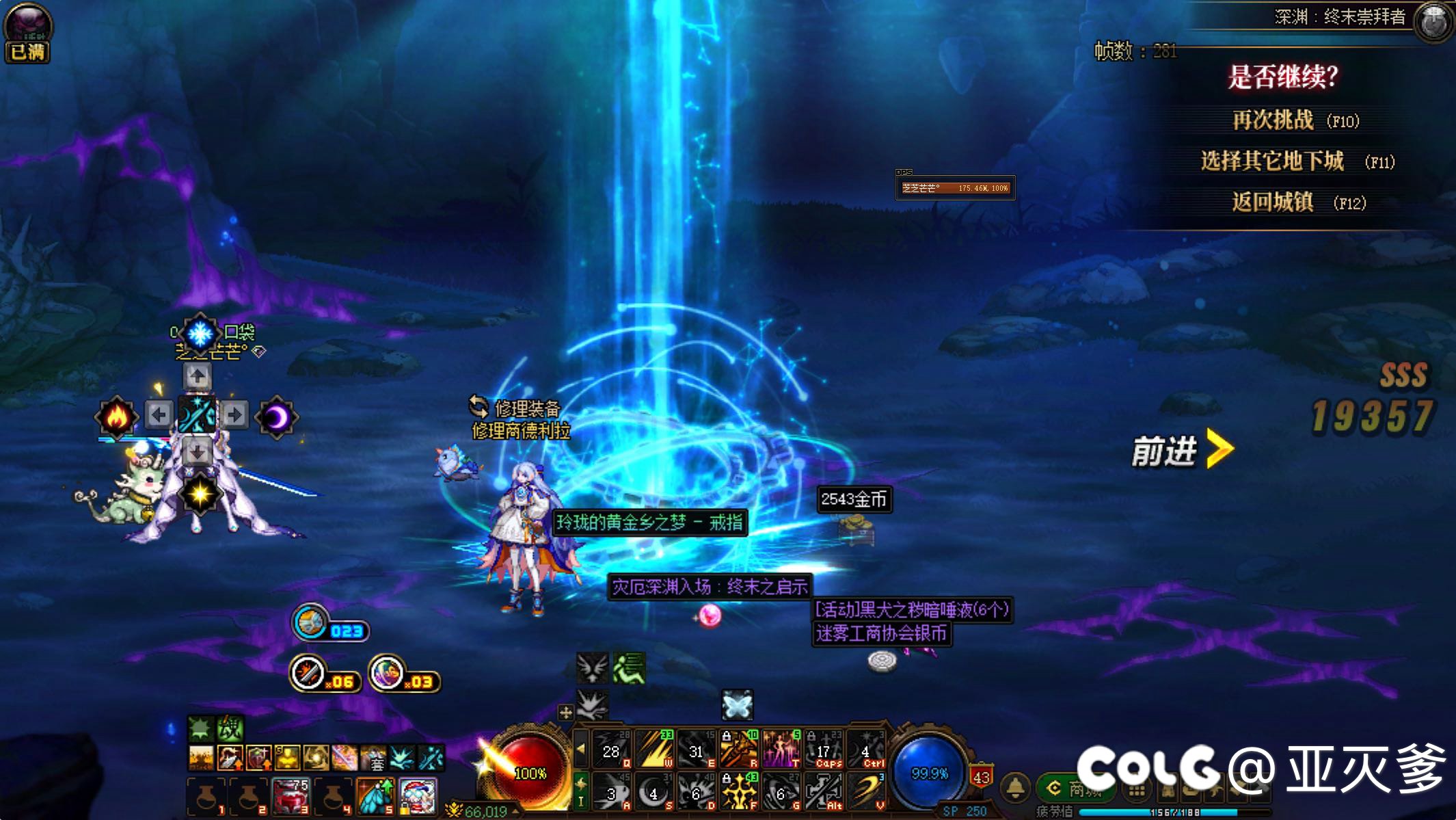Select the Santa hat character item slot
Screen dimensions: 1456x820
[418, 797]
